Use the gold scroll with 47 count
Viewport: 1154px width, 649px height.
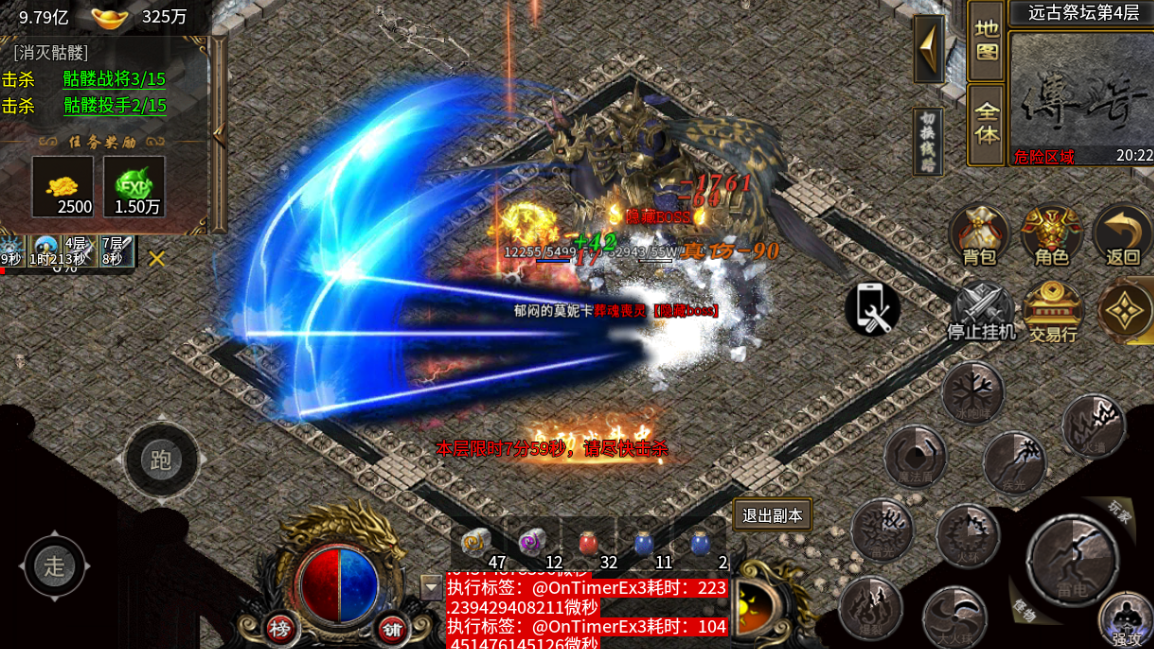pos(476,542)
